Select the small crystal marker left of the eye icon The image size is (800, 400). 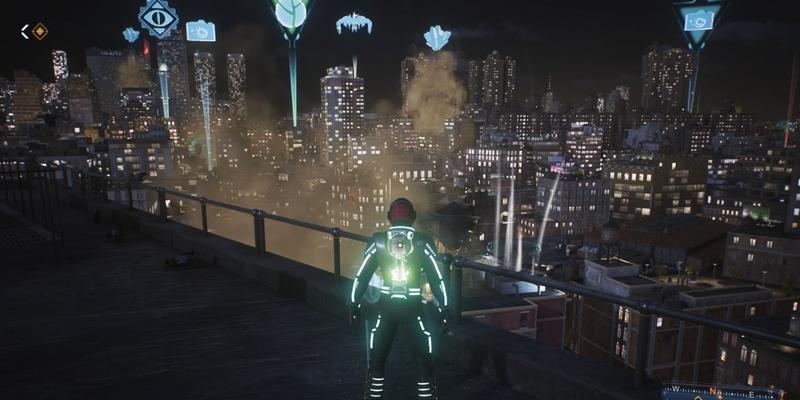click(131, 35)
